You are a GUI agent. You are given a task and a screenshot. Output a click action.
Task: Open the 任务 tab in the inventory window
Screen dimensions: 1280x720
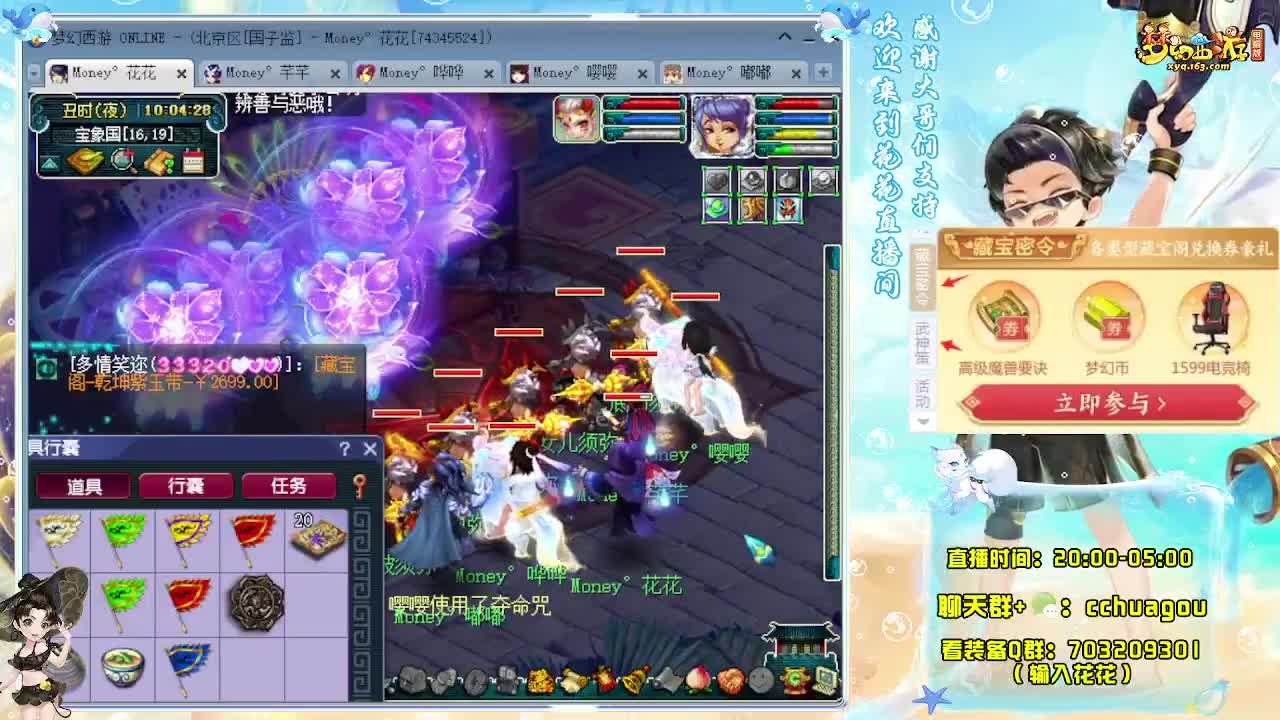[290, 484]
